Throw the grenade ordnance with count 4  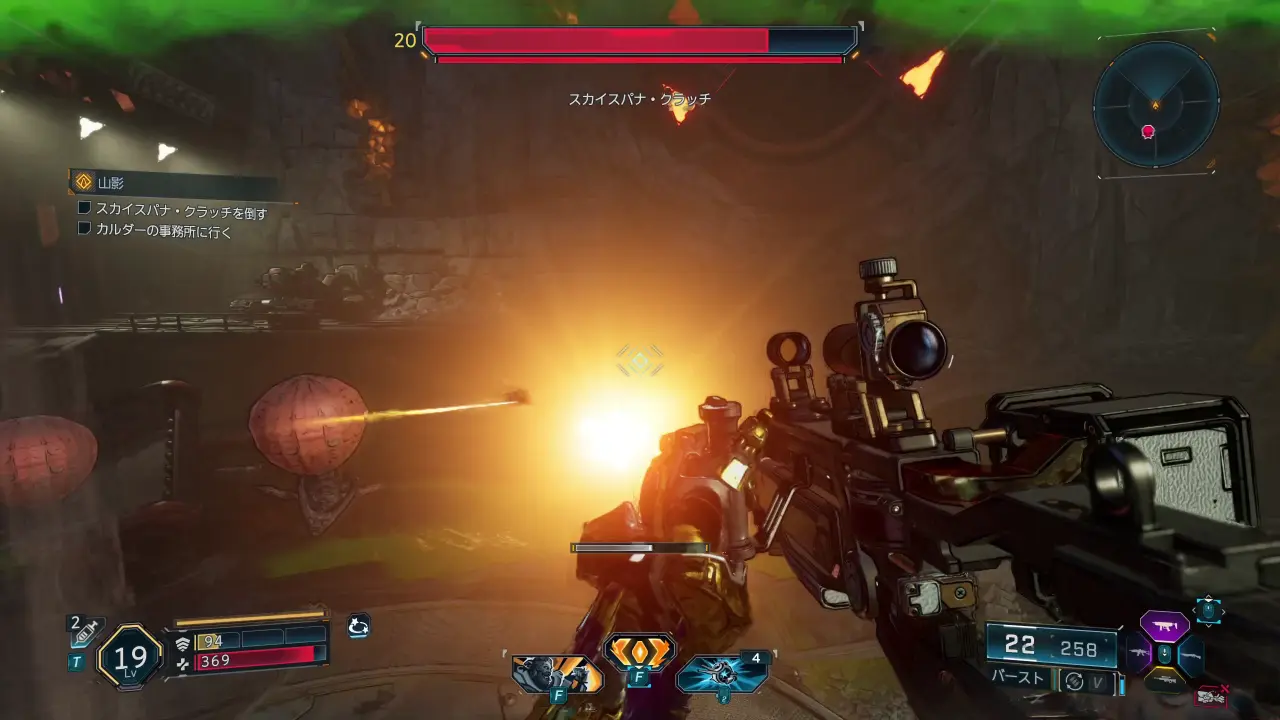click(x=722, y=673)
